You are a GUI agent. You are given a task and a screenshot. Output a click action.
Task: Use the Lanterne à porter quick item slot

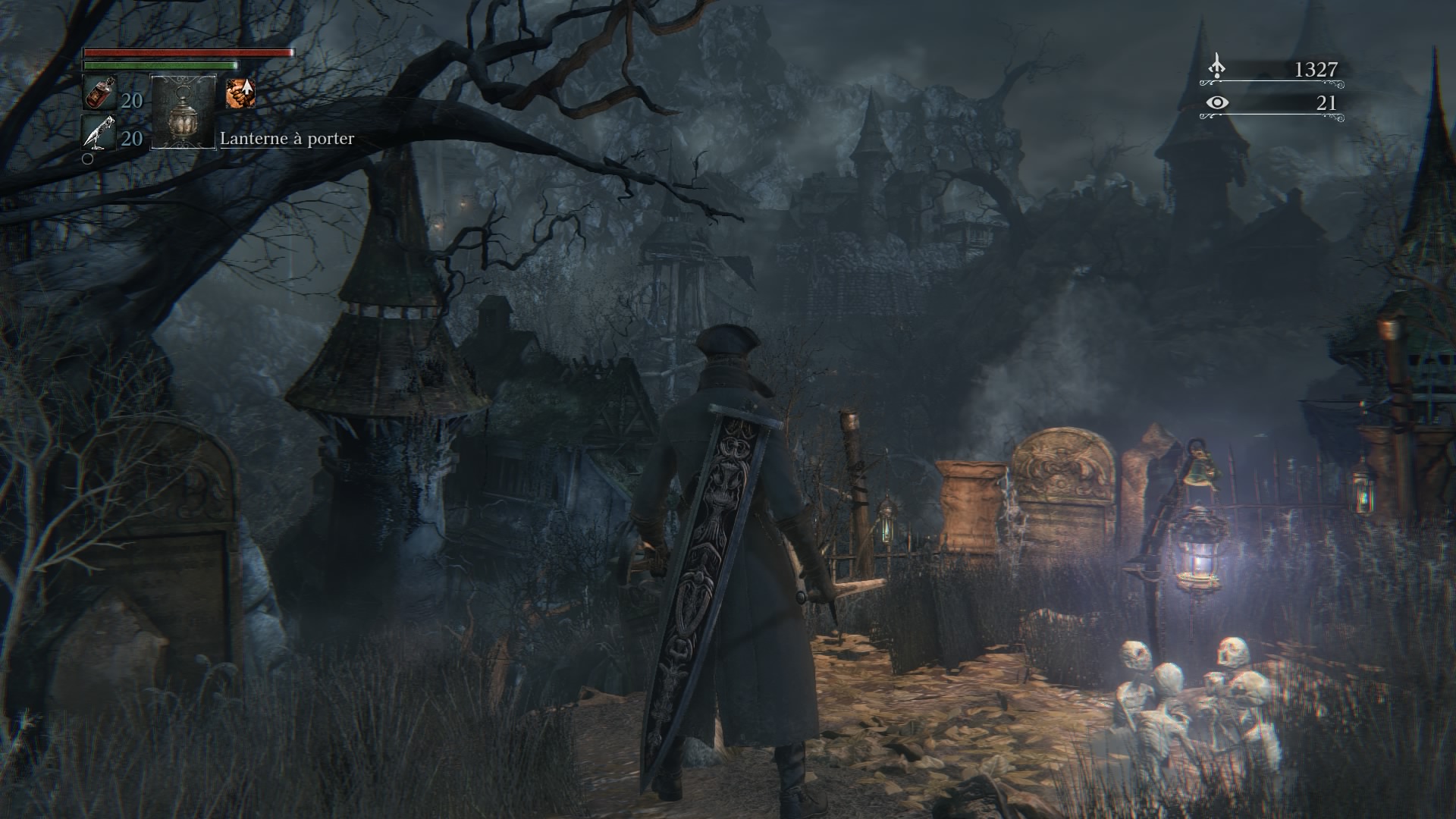pyautogui.click(x=184, y=112)
